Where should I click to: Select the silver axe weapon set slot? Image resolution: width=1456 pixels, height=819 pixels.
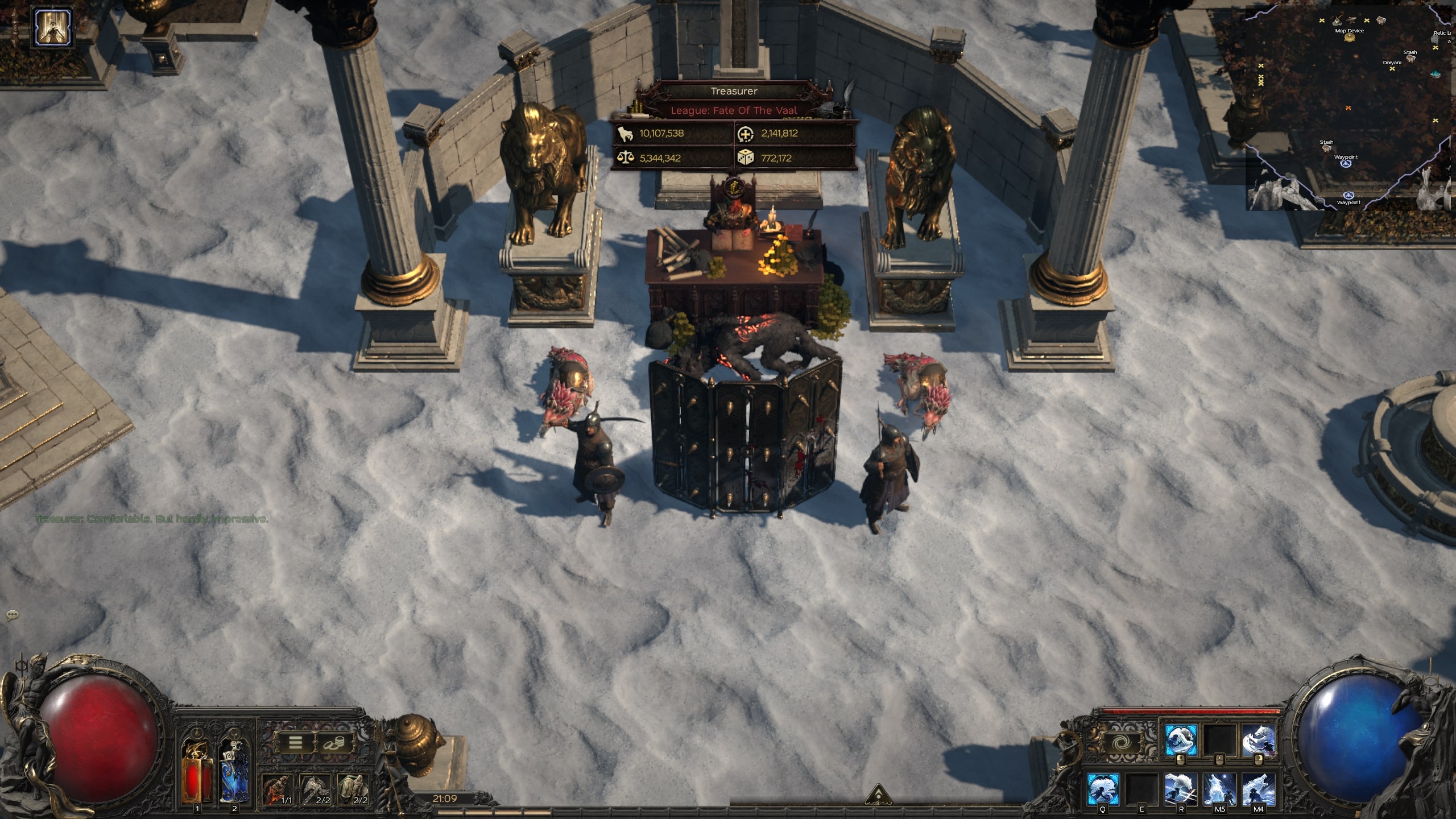point(315,789)
